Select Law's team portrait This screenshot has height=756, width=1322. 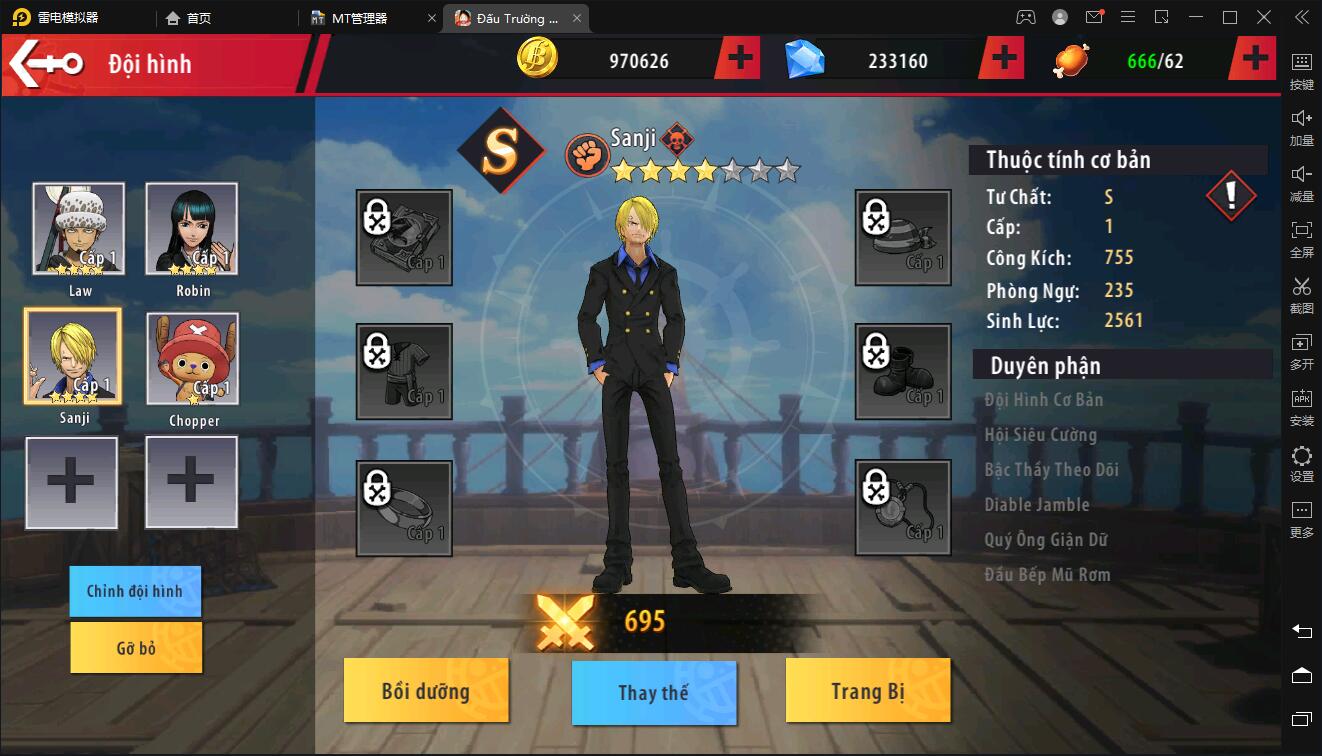click(79, 229)
